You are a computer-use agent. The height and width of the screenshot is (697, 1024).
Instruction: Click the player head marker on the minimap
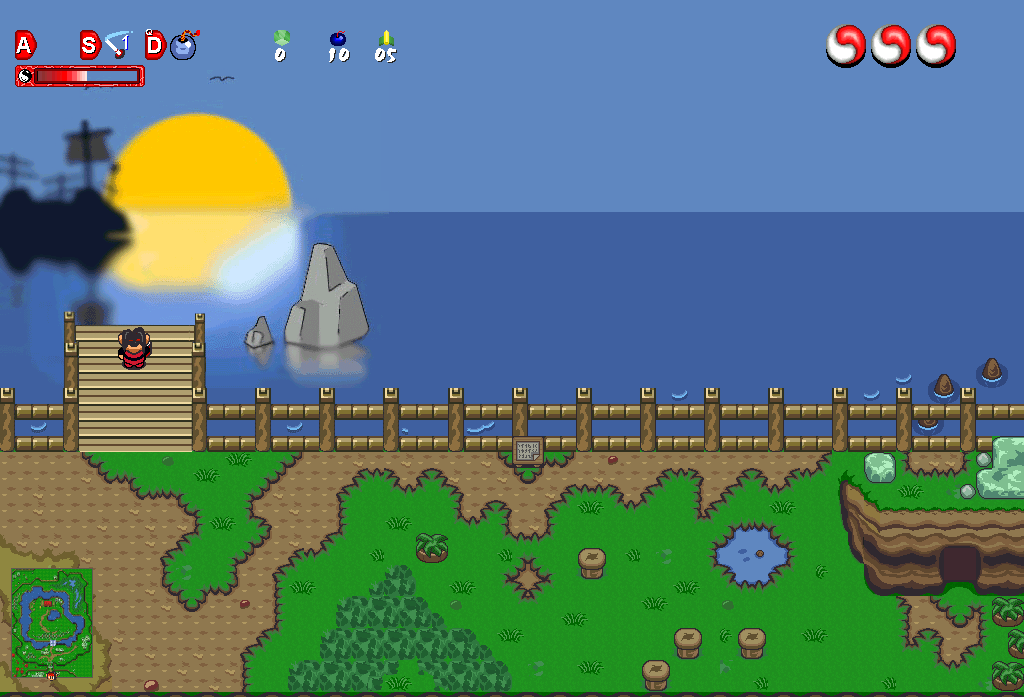point(51,676)
